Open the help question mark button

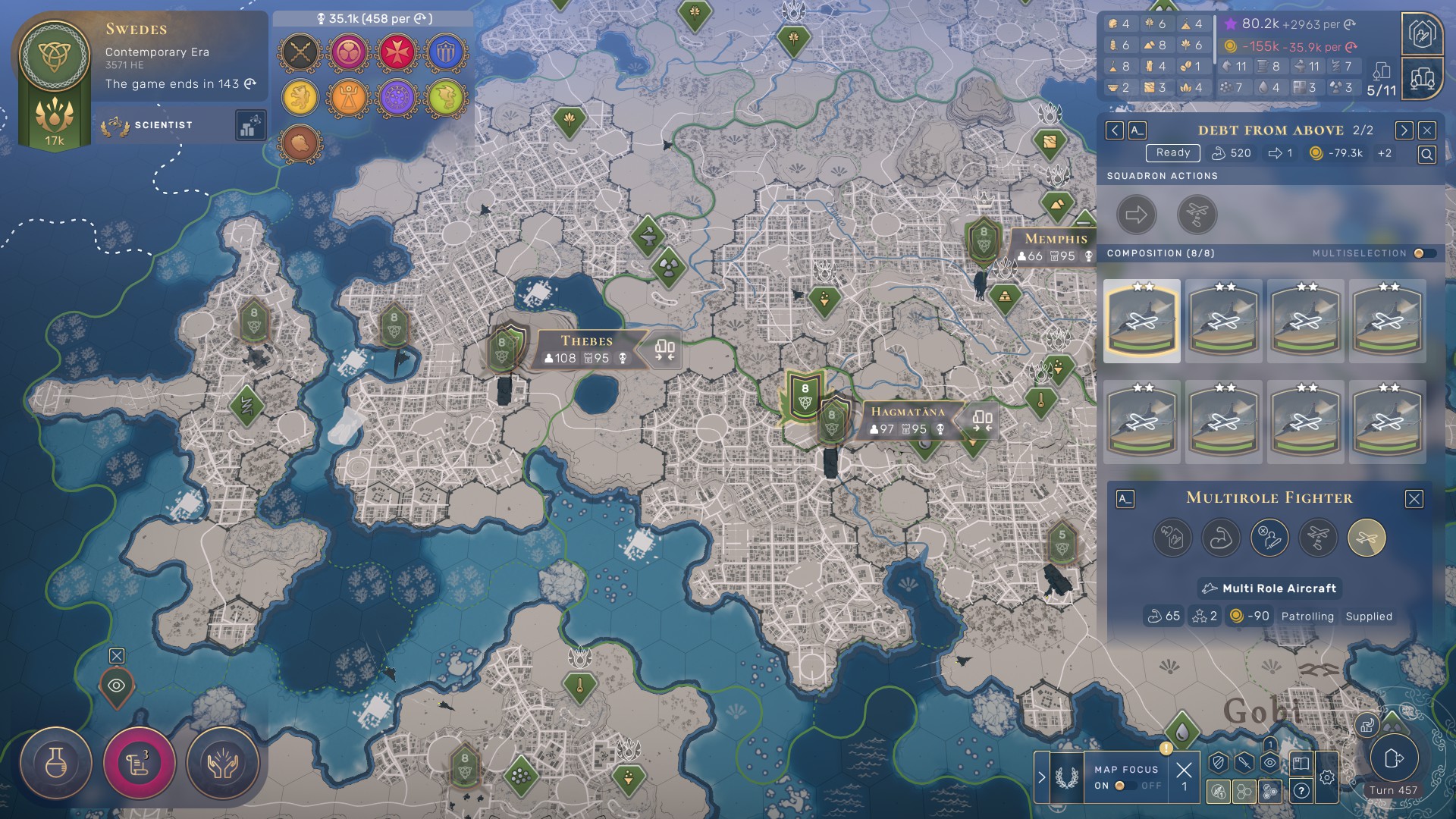[x=1301, y=791]
